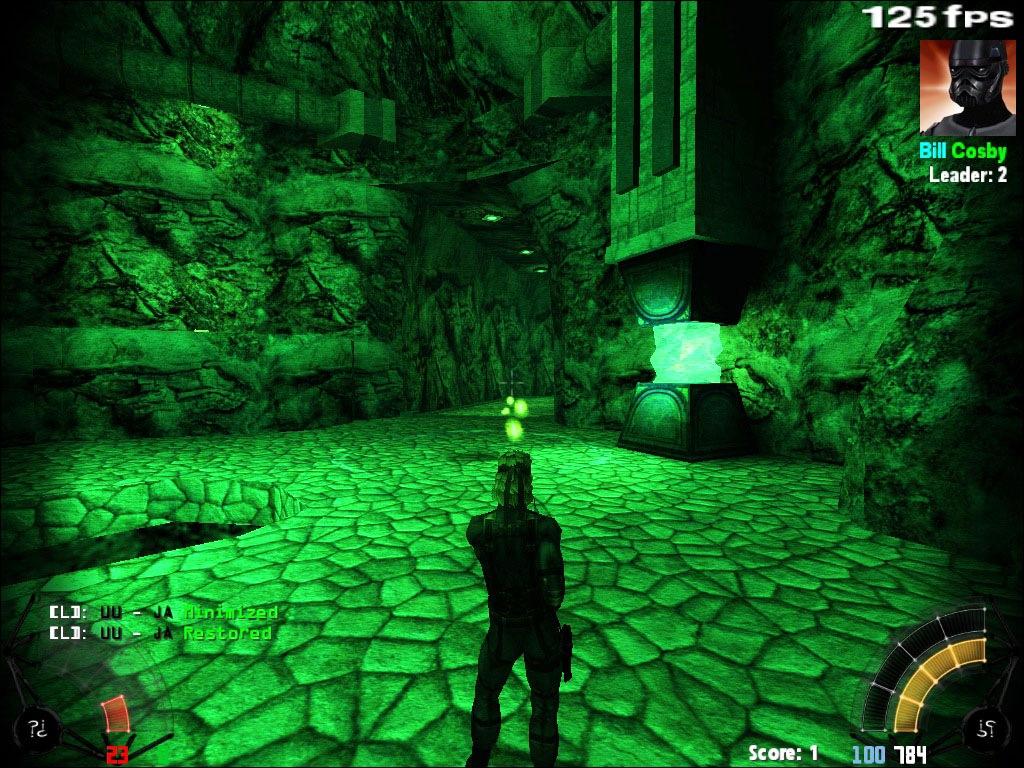Select the question-mark icon in the left HUD dial
1024x768 pixels.
pyautogui.click(x=38, y=728)
